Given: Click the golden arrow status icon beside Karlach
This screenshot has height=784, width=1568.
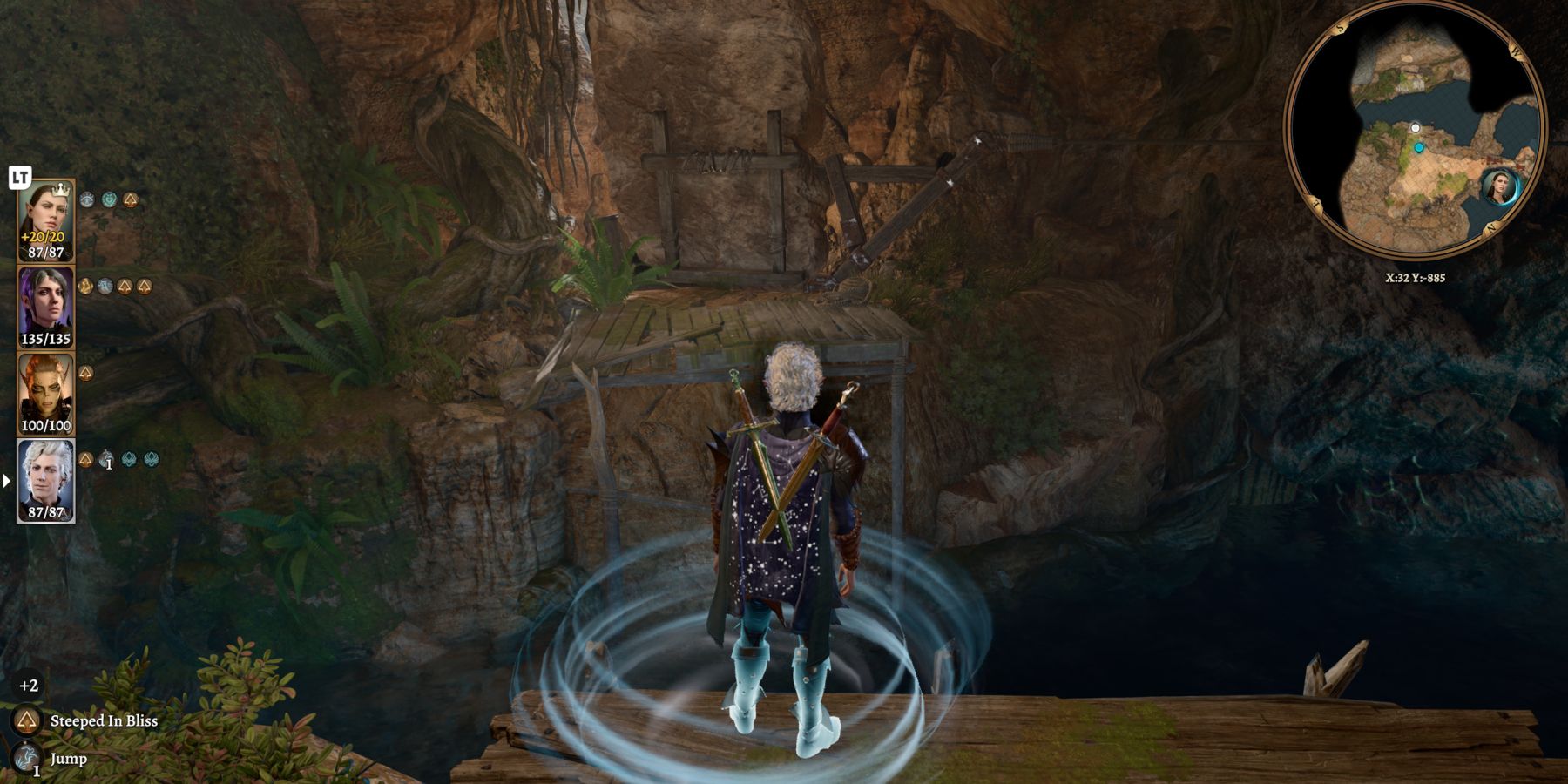Looking at the screenshot, I should coord(87,373).
